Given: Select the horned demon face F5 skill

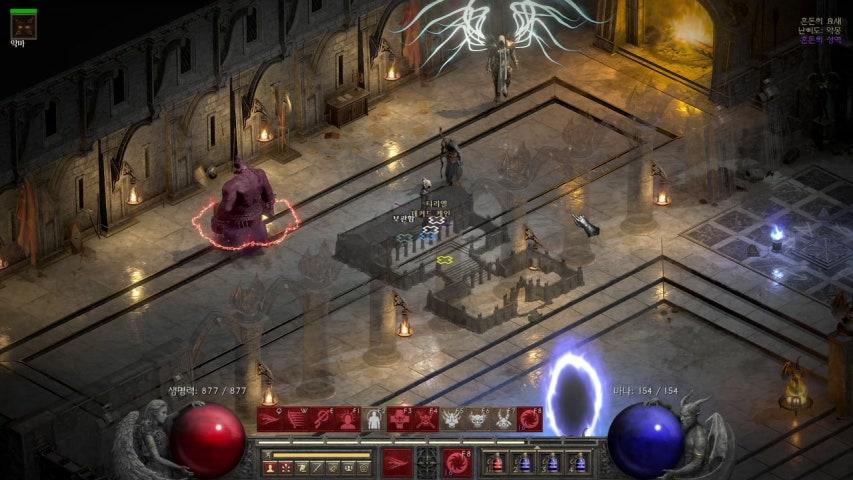Looking at the screenshot, I should tap(452, 419).
